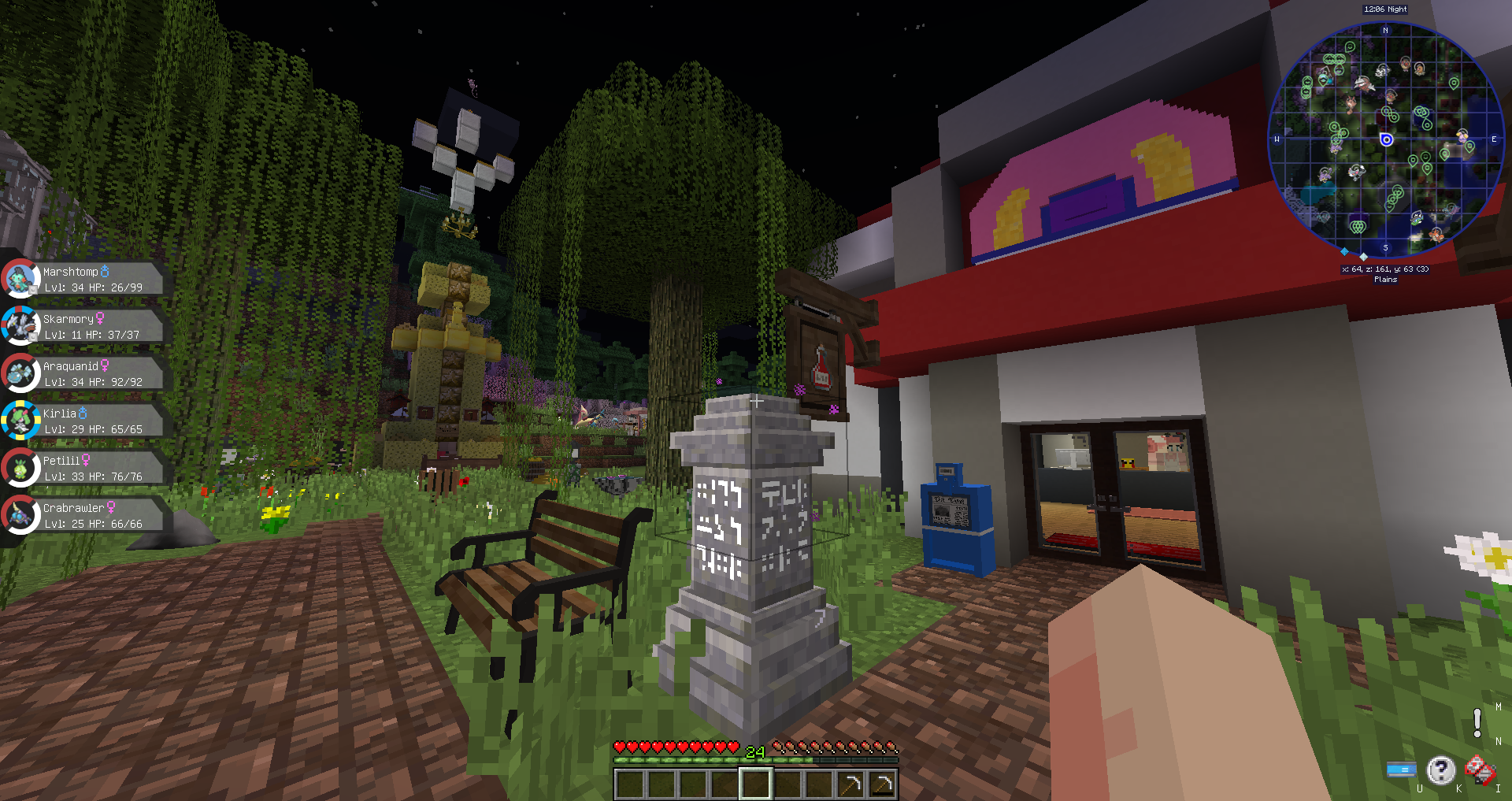Click Marshtomp's Poké Ball portrait
This screenshot has height=801, width=1512.
tap(21, 278)
